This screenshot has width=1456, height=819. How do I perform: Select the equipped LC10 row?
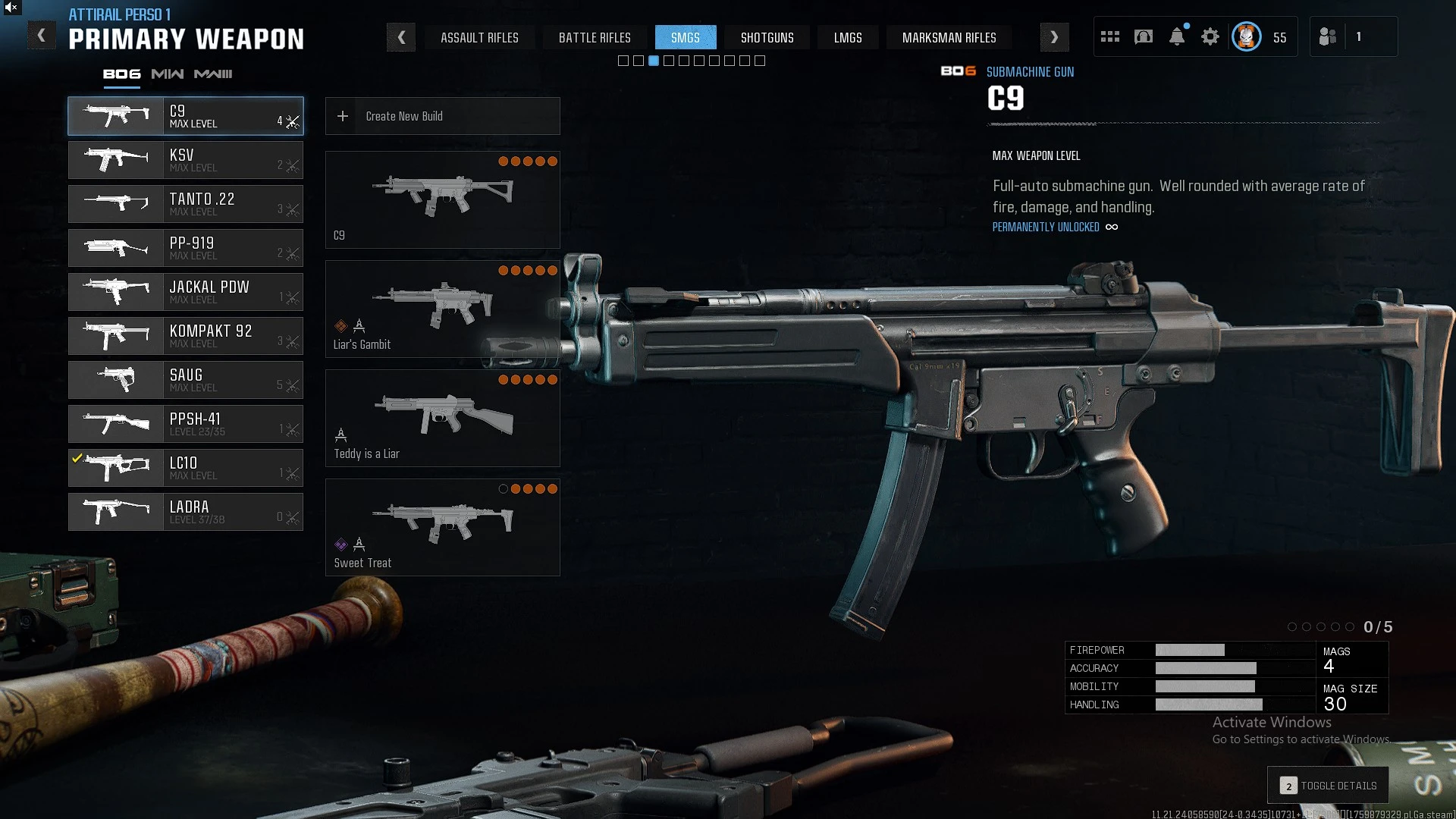[186, 468]
